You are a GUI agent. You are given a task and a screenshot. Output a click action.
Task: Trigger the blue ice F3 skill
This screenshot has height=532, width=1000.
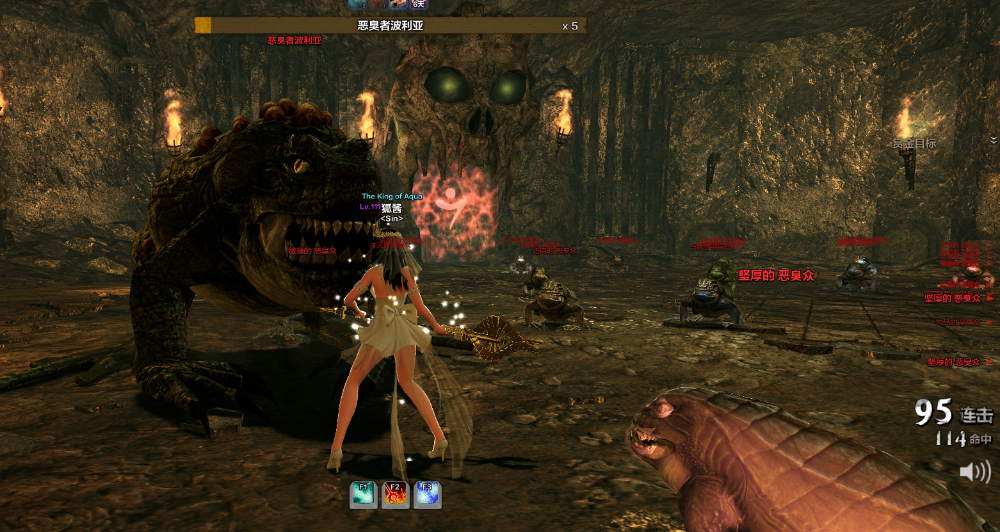coord(427,495)
